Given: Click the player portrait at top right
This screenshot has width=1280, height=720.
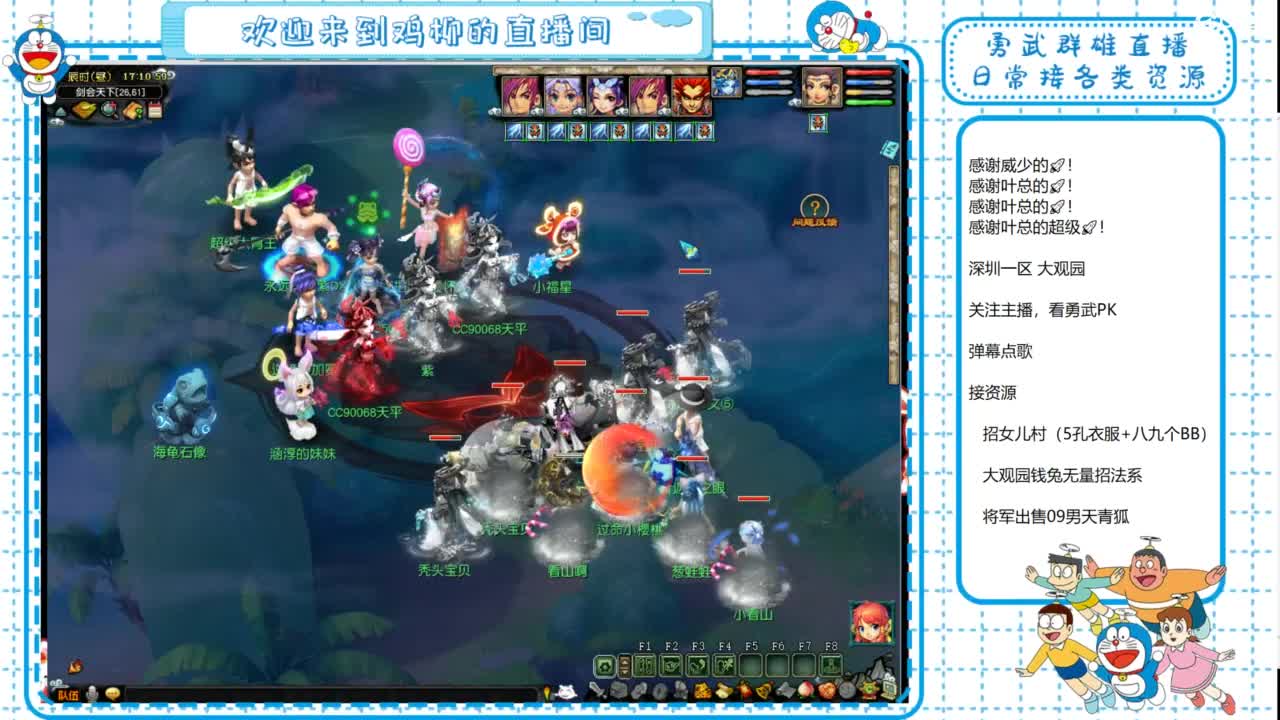Looking at the screenshot, I should point(822,87).
